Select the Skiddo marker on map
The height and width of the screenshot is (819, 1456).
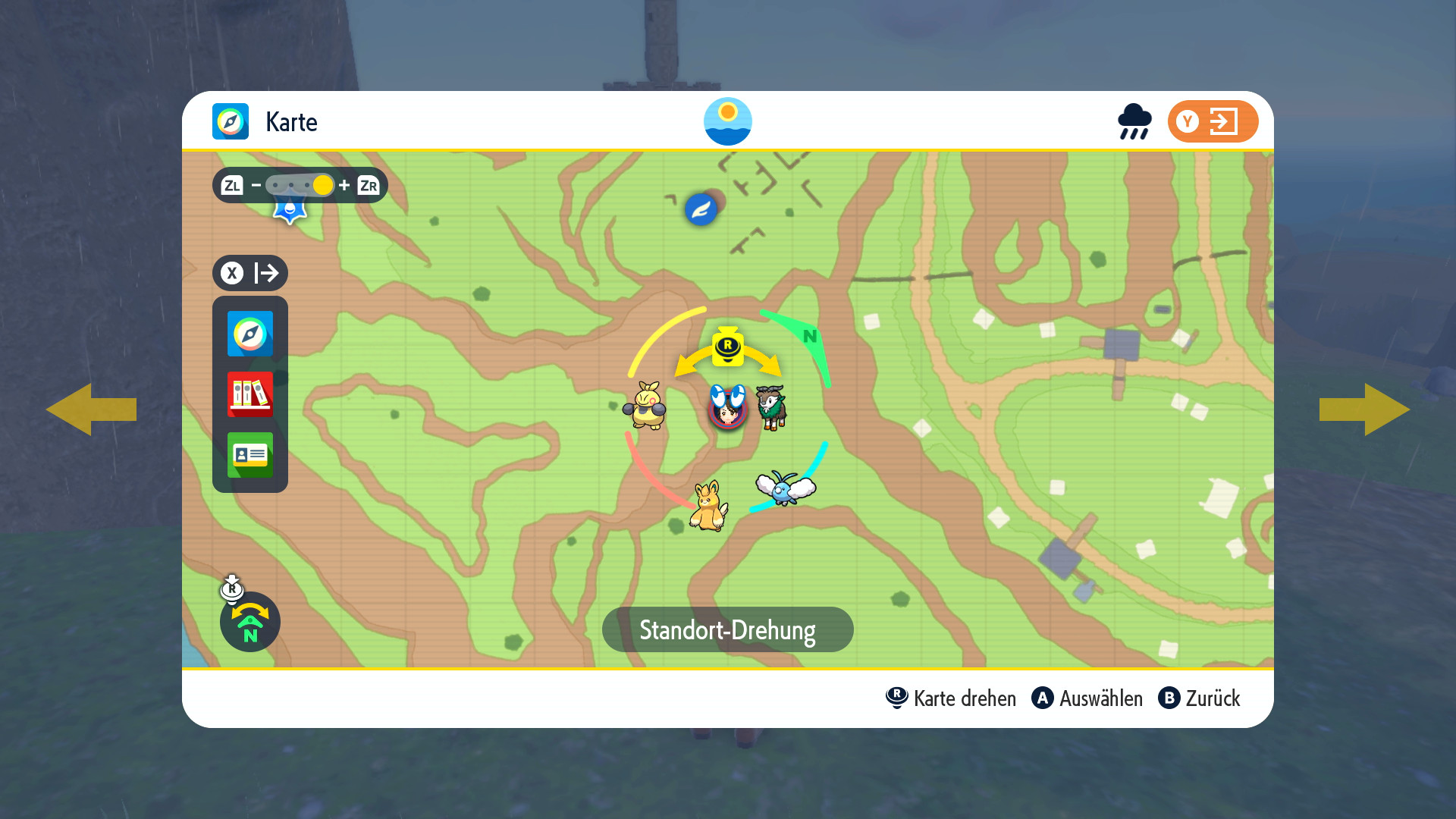point(772,406)
